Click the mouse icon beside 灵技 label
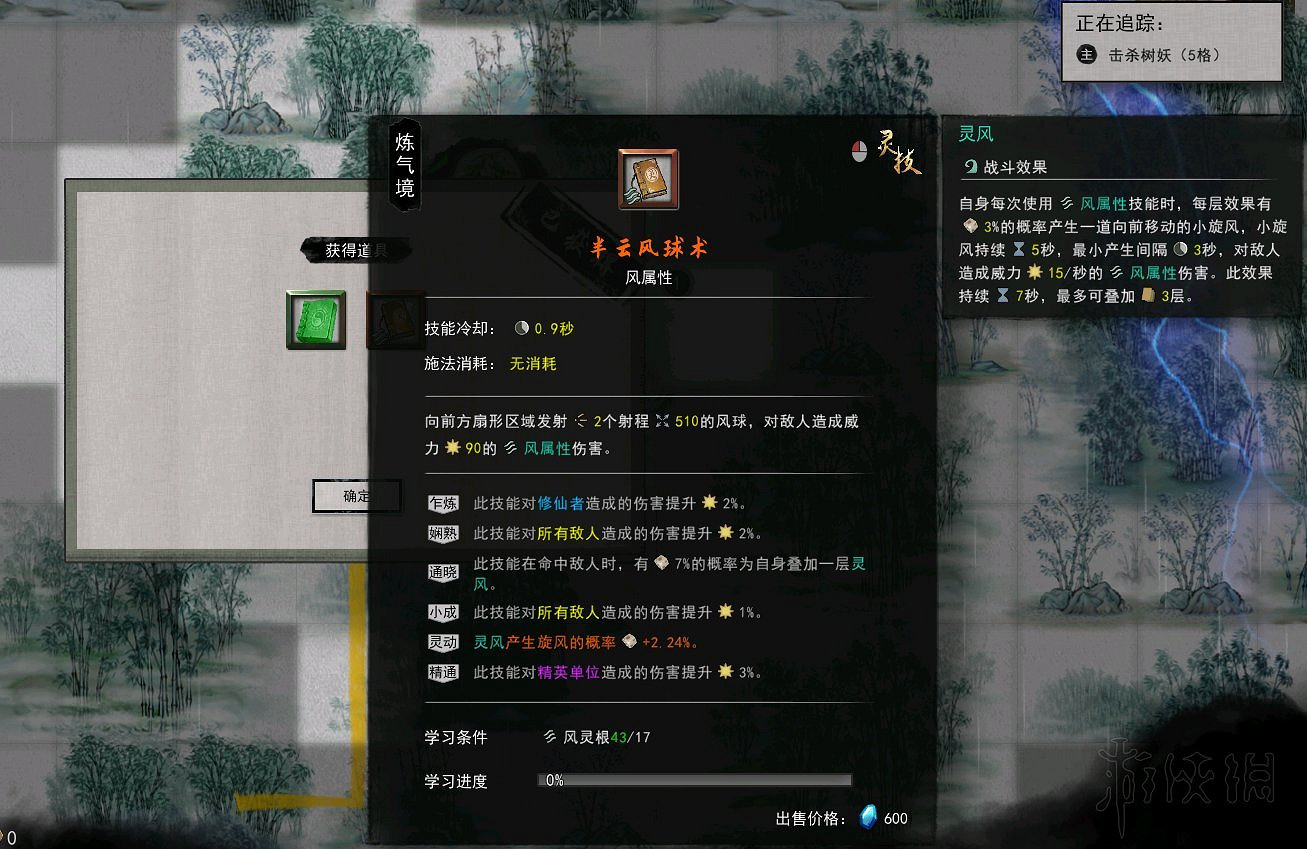Viewport: 1307px width, 849px height. tap(858, 152)
